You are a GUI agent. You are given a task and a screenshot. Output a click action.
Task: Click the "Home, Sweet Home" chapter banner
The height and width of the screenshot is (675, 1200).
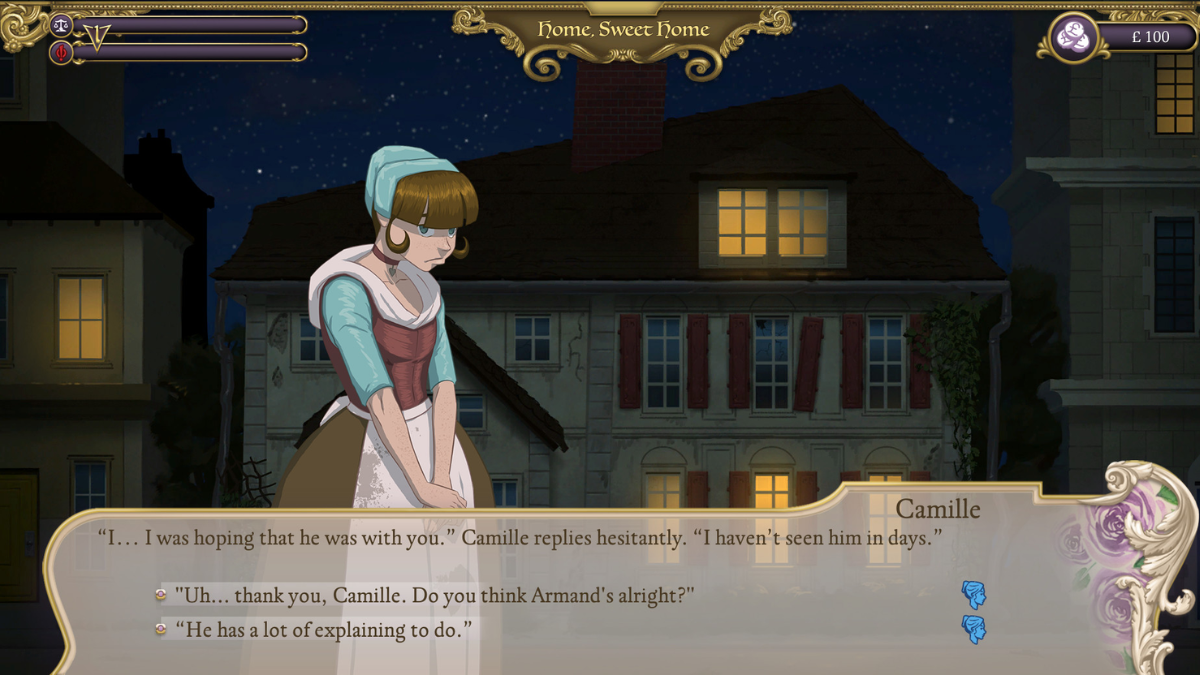(622, 30)
